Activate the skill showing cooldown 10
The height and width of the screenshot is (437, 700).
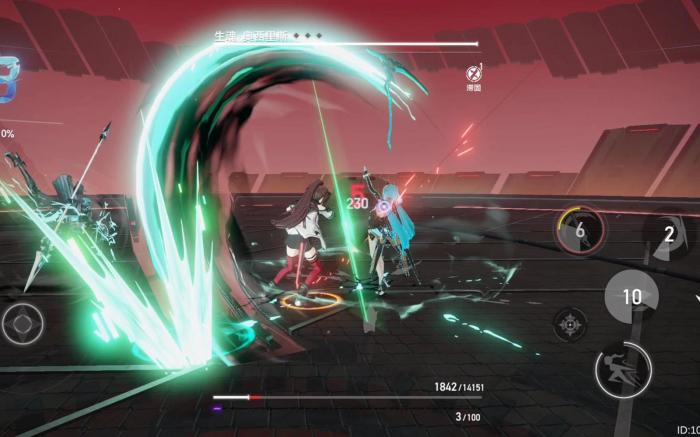pyautogui.click(x=631, y=297)
